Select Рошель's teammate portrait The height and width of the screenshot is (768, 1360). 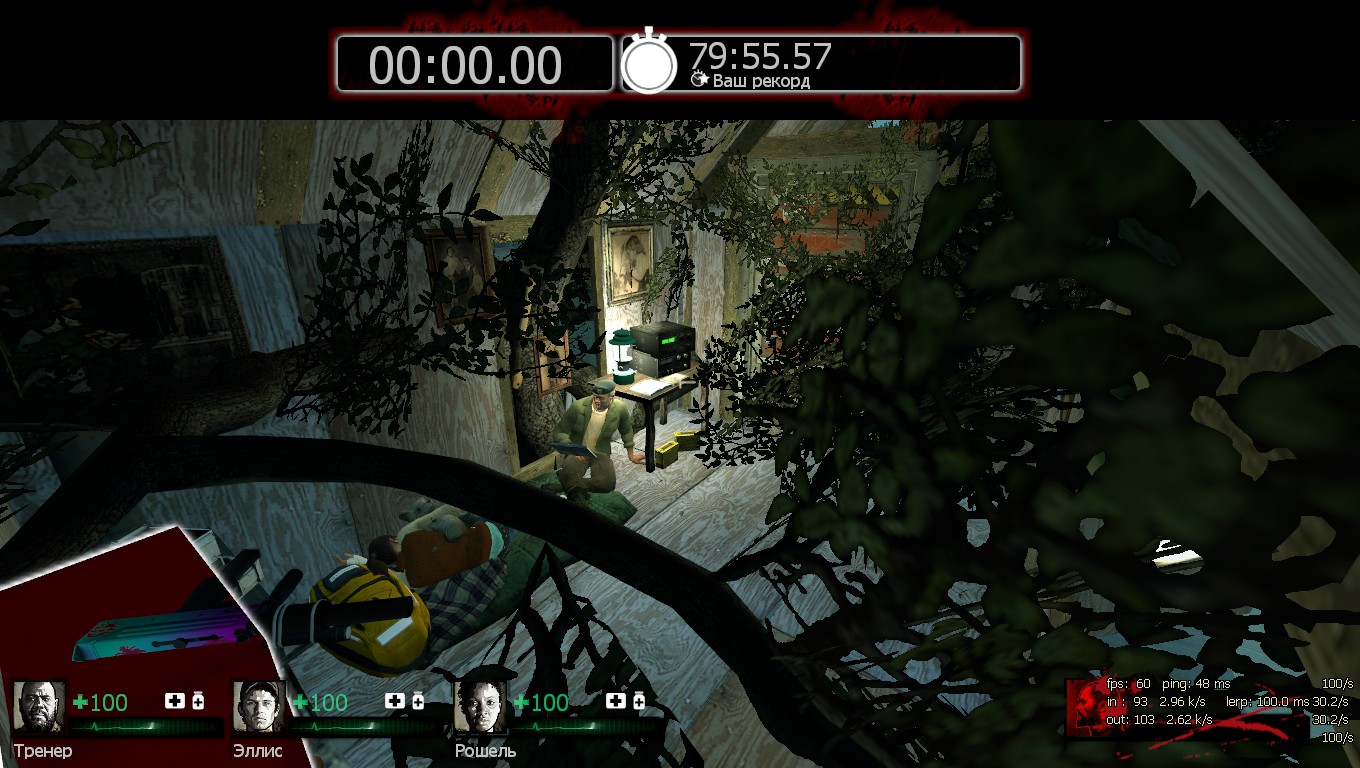pyautogui.click(x=481, y=707)
